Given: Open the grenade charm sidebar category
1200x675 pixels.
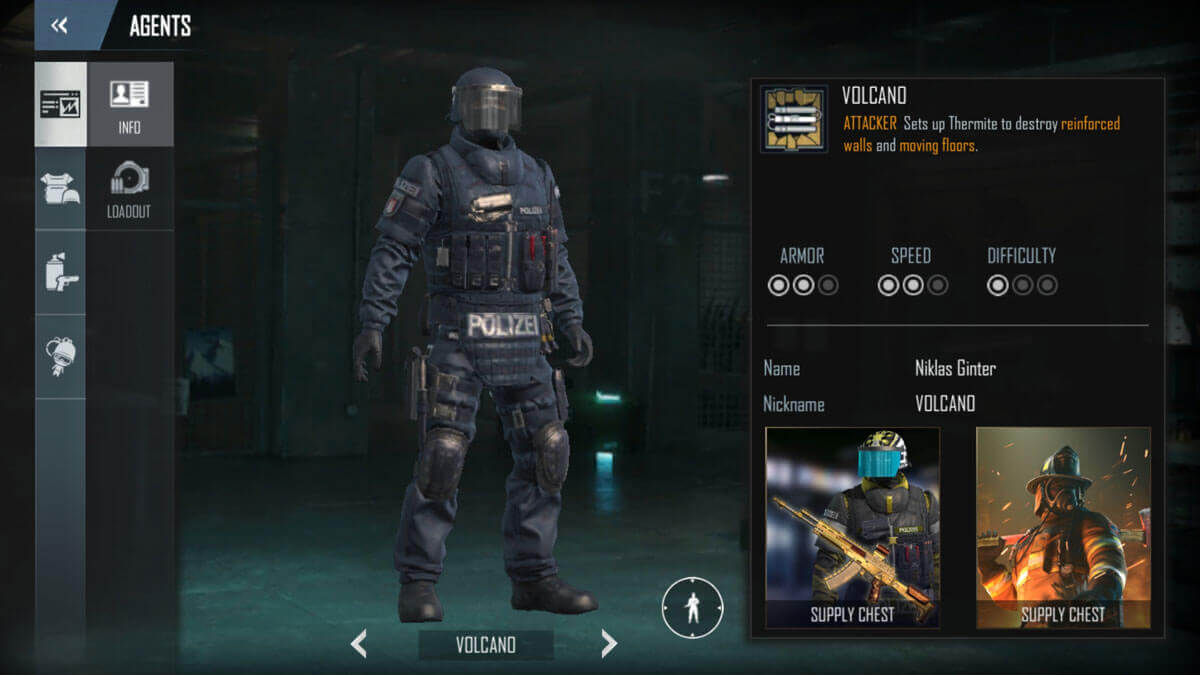Looking at the screenshot, I should pos(61,356).
